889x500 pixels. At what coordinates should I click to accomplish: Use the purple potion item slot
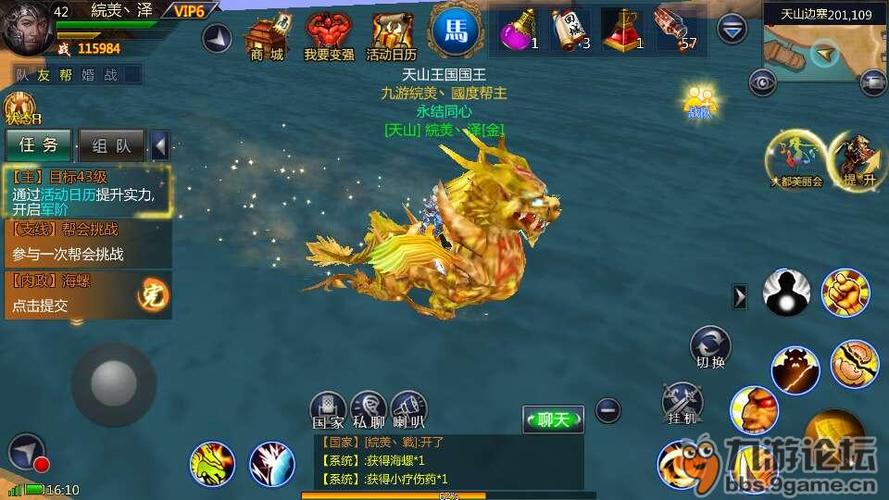click(x=518, y=29)
